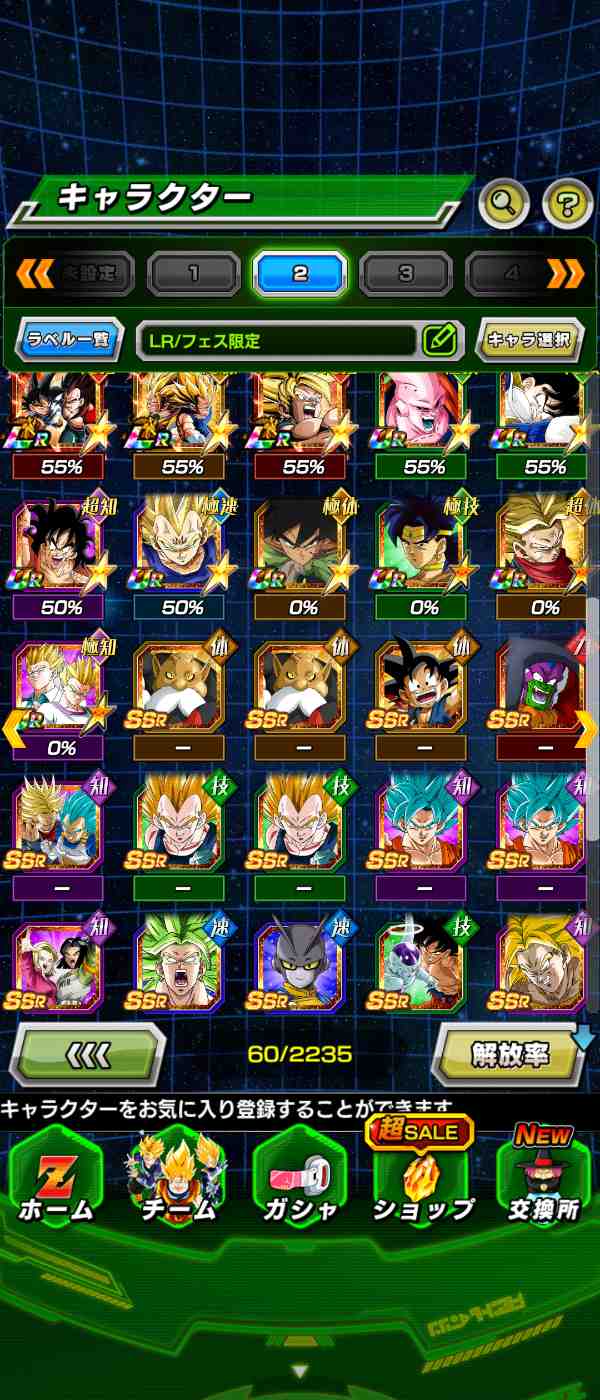
Task: Go to ホーム home screen
Action: click(x=56, y=1178)
